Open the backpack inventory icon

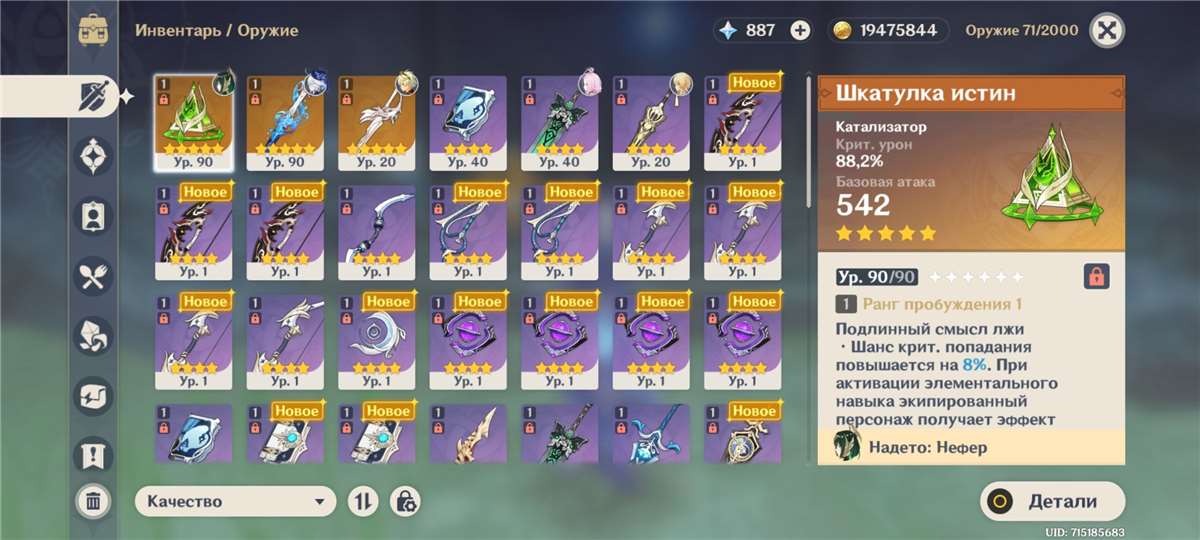tap(93, 30)
